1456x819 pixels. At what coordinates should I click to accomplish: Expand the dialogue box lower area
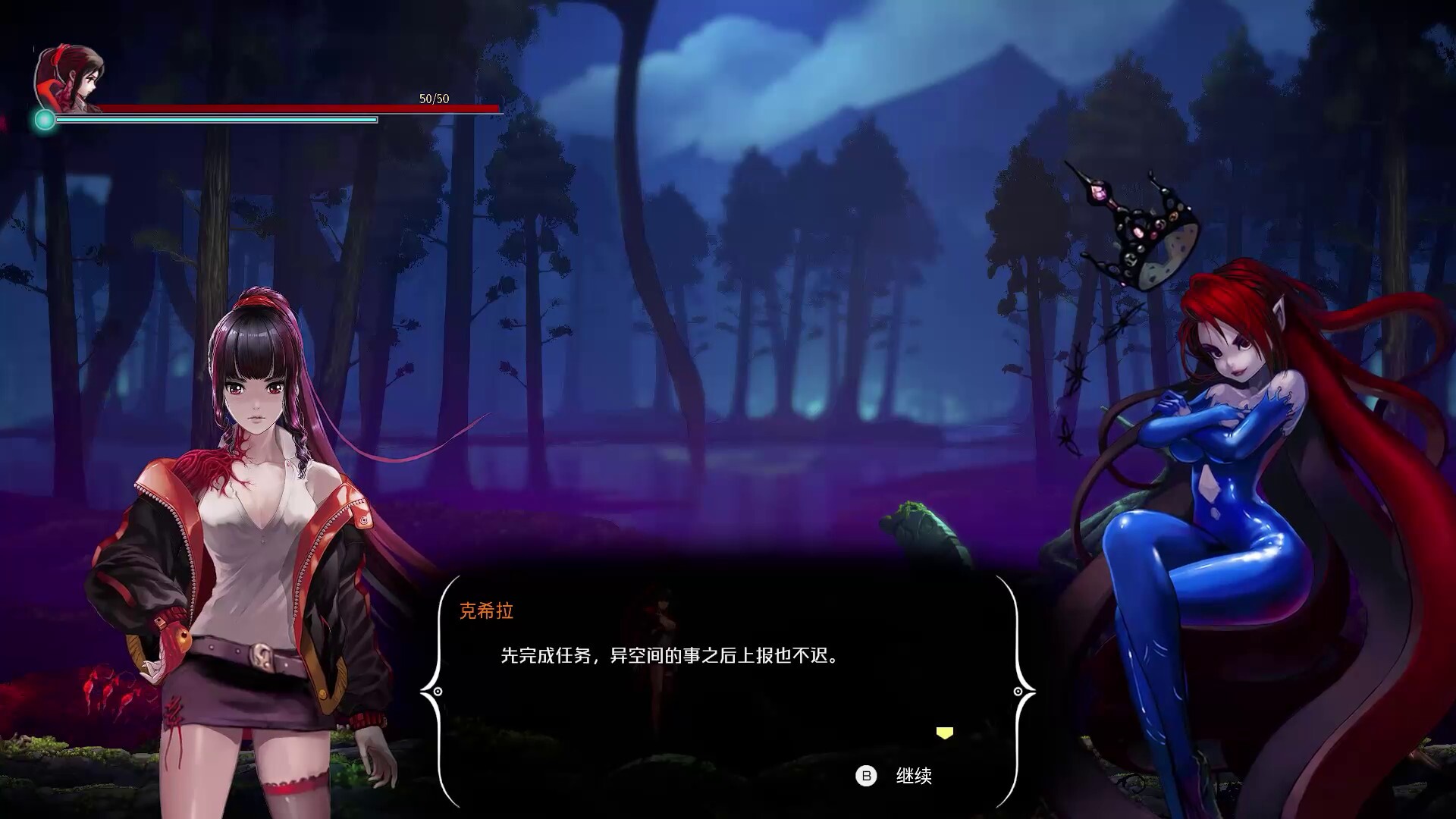(728, 736)
